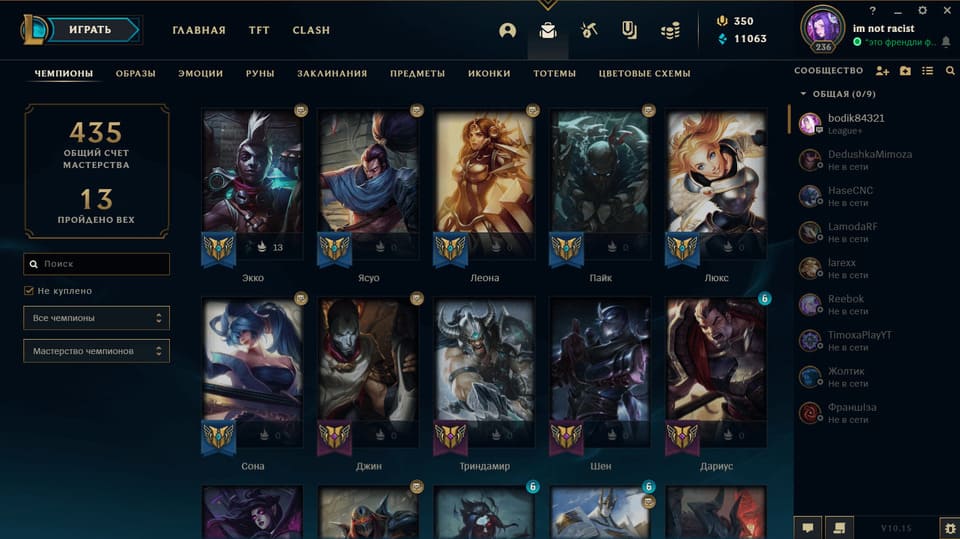Toggle the Не куплено checkbox

[29, 291]
